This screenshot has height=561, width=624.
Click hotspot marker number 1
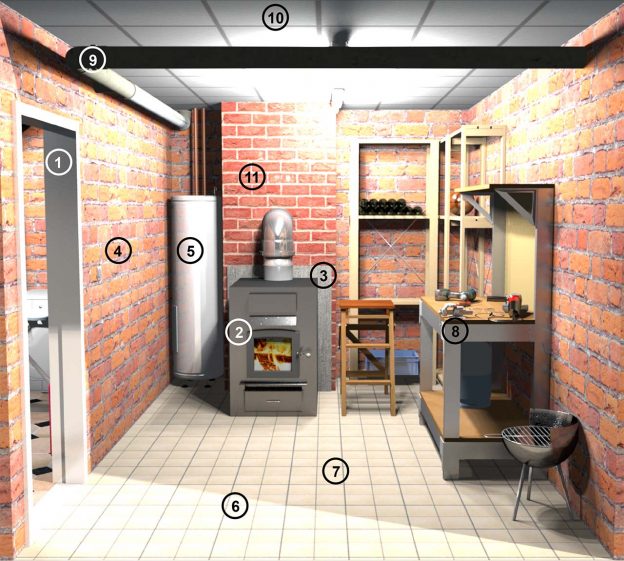[60, 161]
